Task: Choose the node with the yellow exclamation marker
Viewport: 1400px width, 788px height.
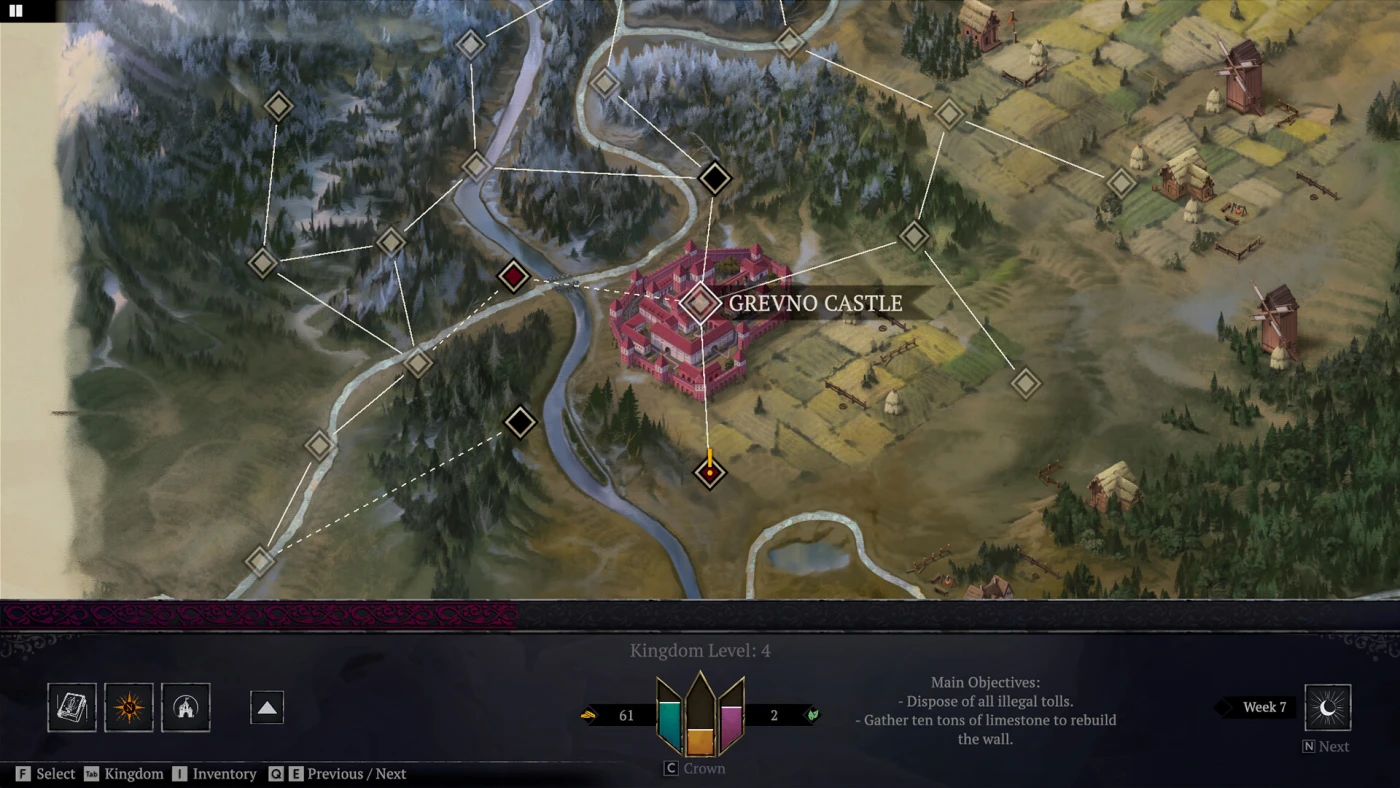Action: pyautogui.click(x=709, y=472)
